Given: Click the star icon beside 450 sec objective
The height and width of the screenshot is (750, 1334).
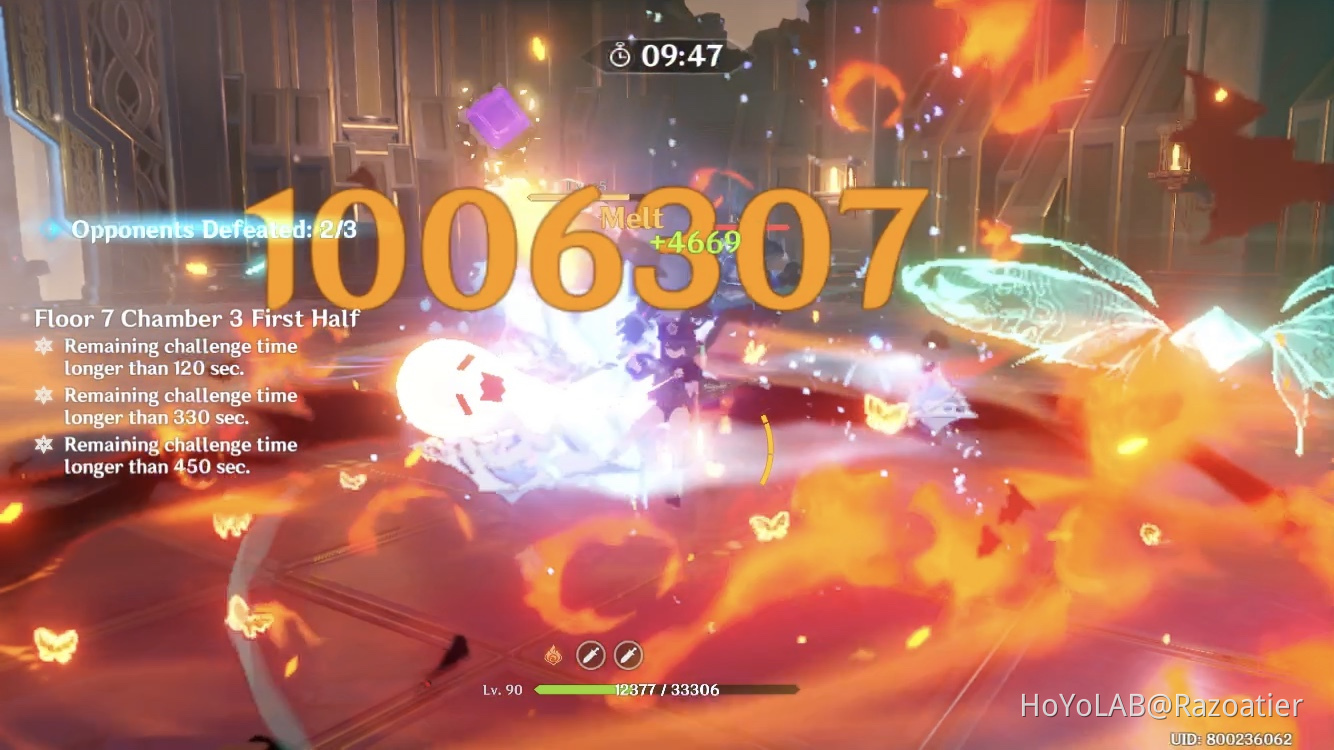Looking at the screenshot, I should 44,444.
